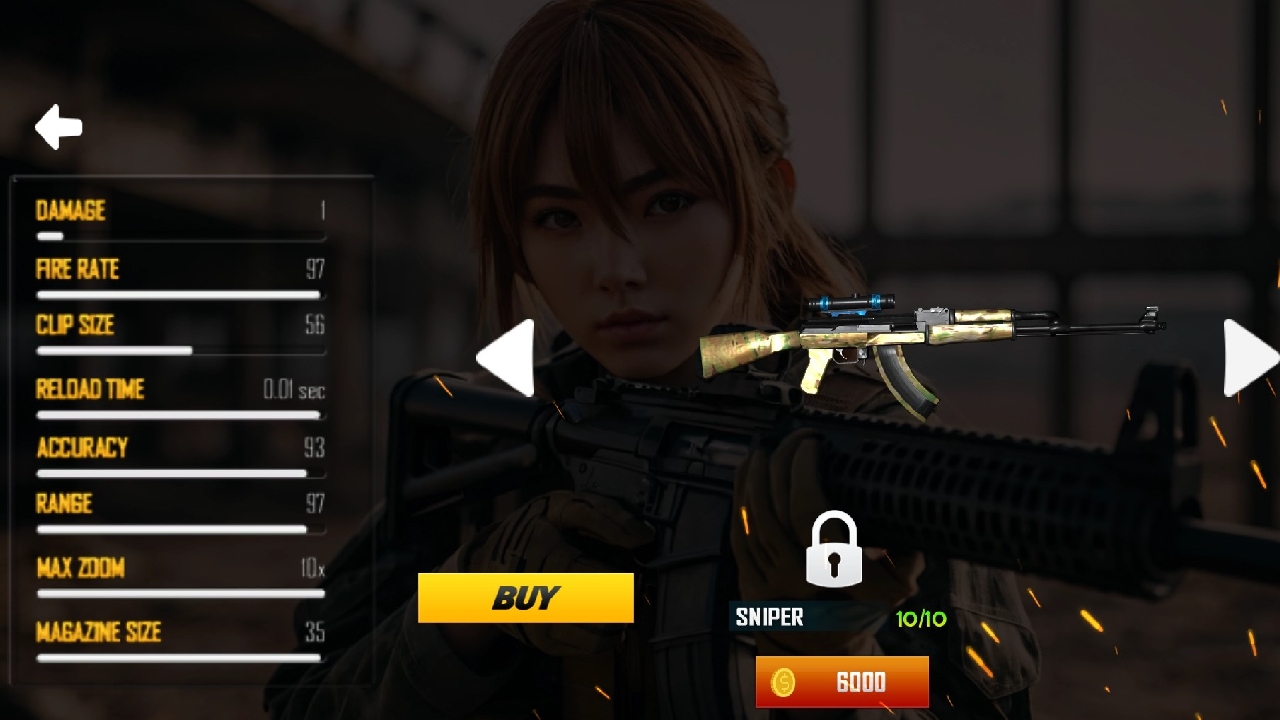
Task: Click the ACCURACY stat entry
Action: point(84,448)
